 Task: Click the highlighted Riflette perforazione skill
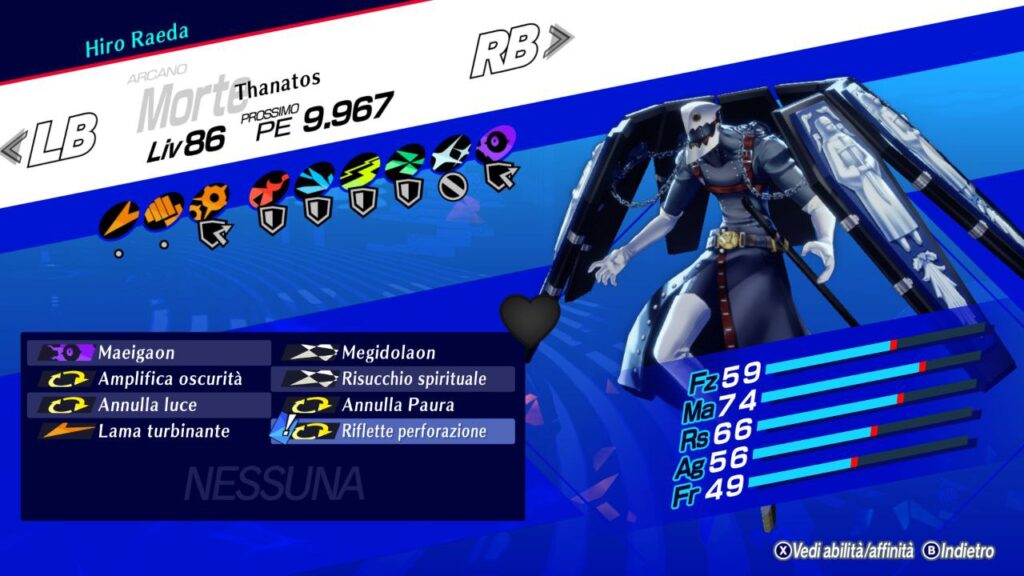(x=394, y=431)
